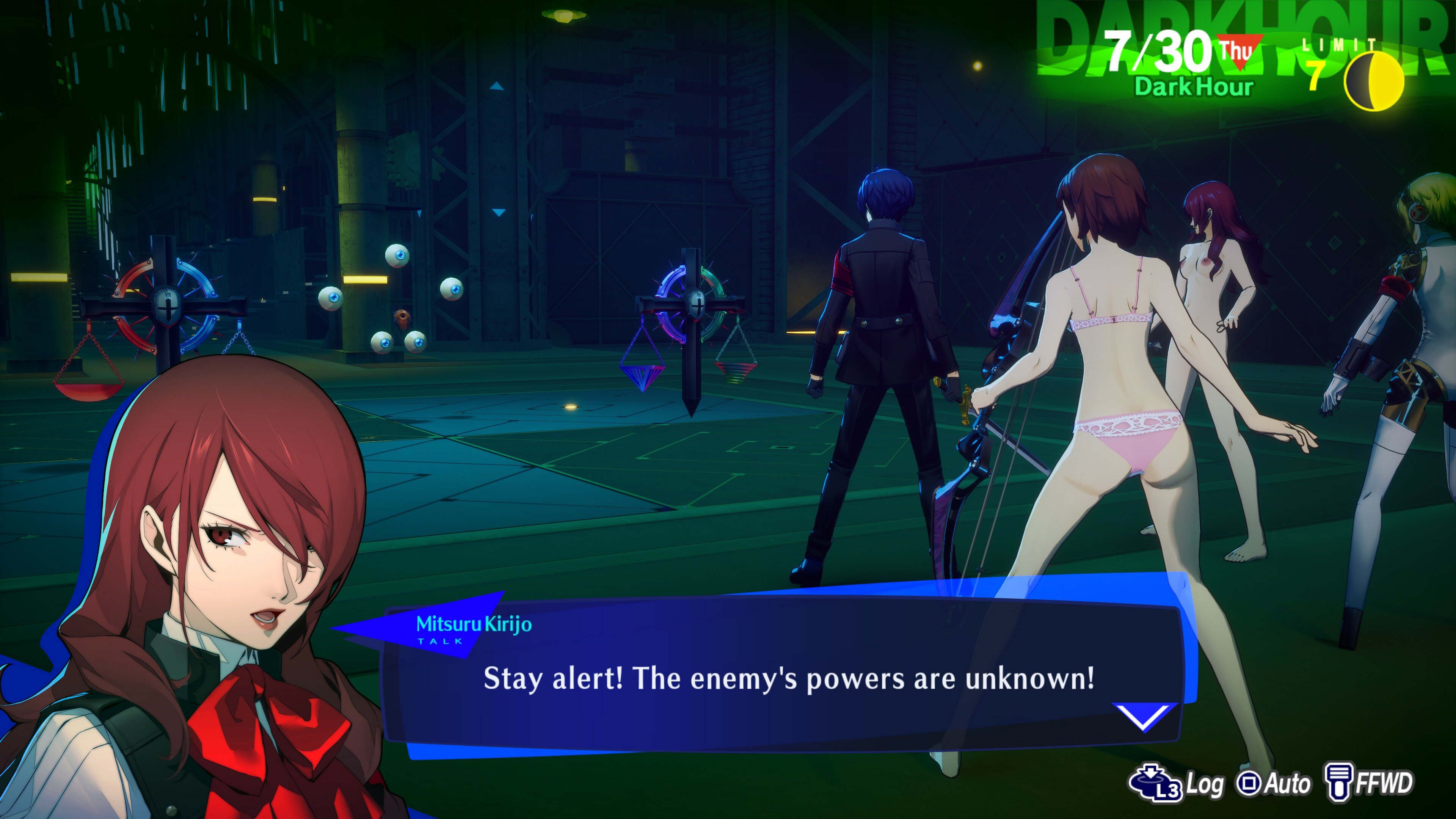
Task: Activate FFWD to fast-forward dialogue
Action: pyautogui.click(x=1369, y=783)
